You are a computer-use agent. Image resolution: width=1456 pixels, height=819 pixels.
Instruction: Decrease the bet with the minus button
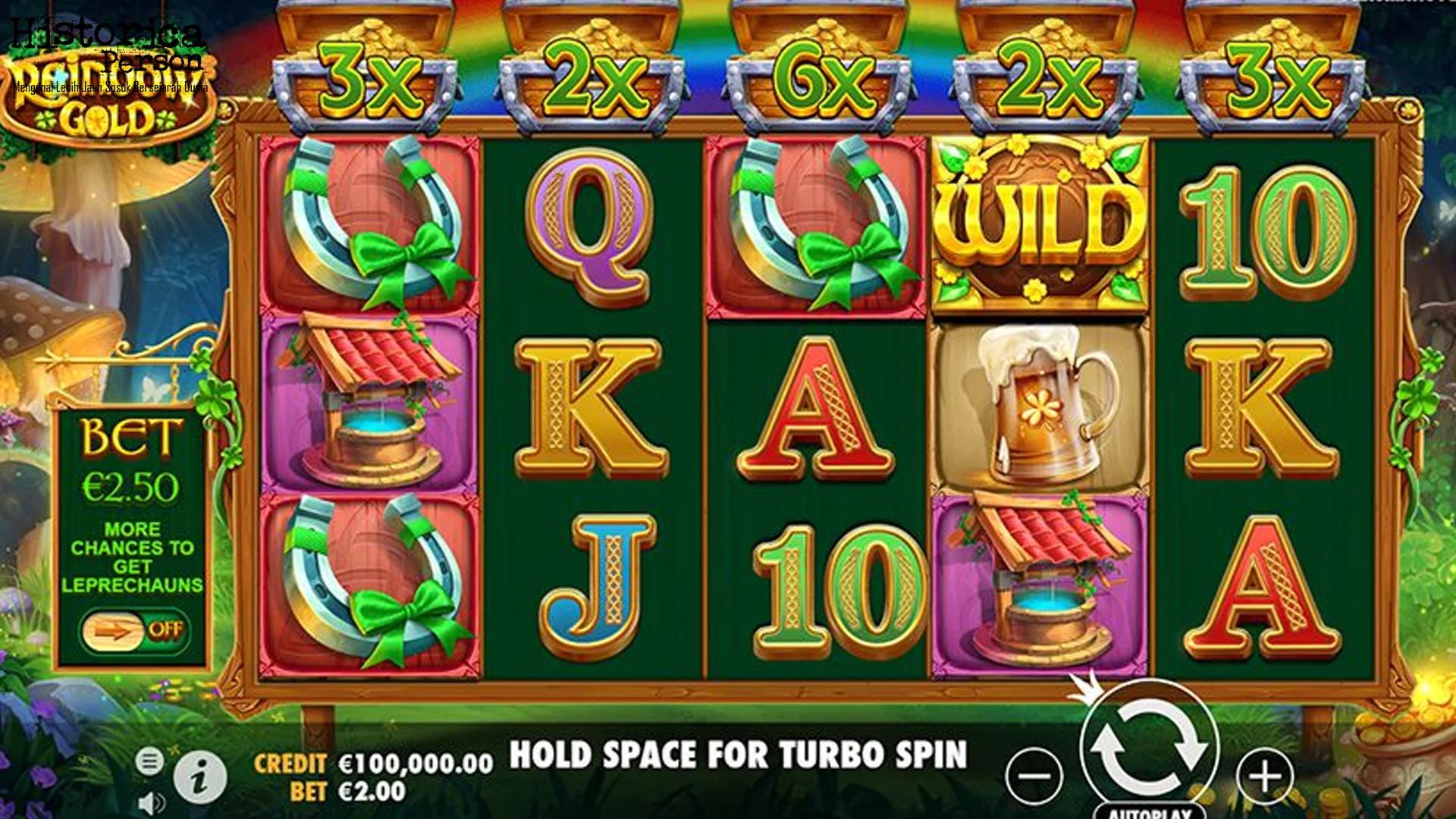[x=1034, y=776]
